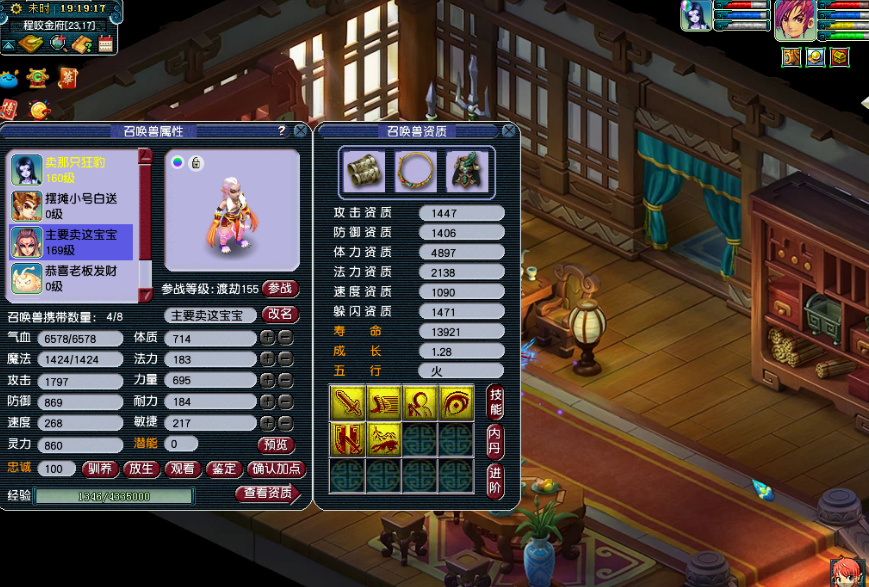This screenshot has width=869, height=587.
Task: Toggle the 查看资质 aptitude view button
Action: click(x=266, y=493)
